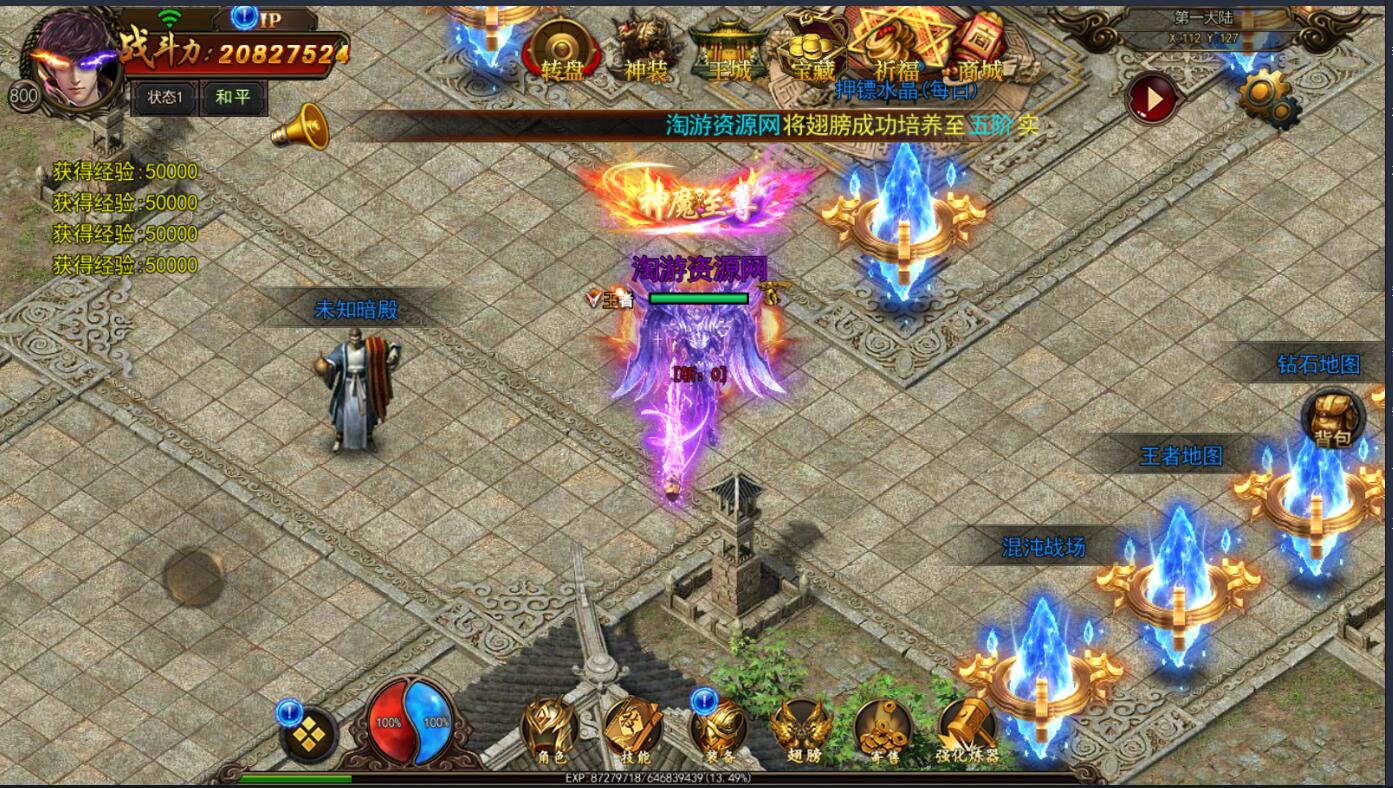Open the 寄售 consignment market
1393x788 pixels.
coord(884,730)
